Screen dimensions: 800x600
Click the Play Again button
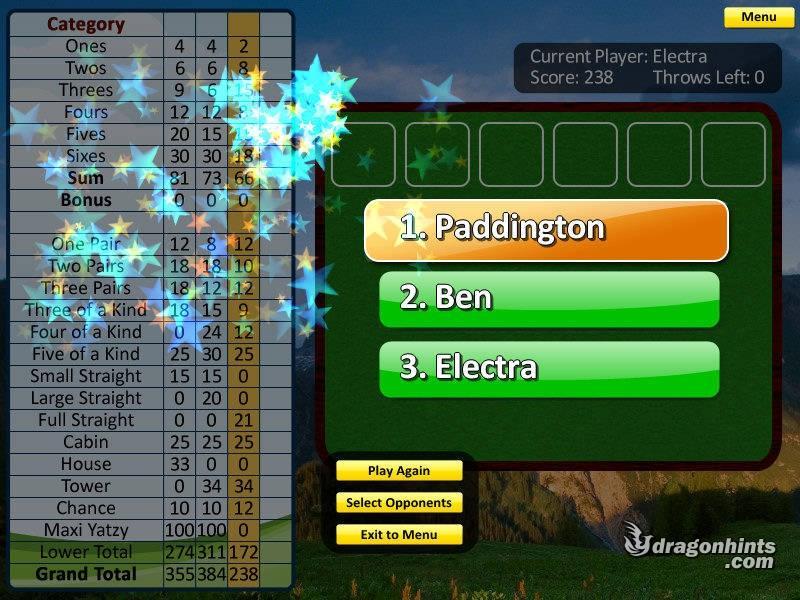[x=399, y=471]
